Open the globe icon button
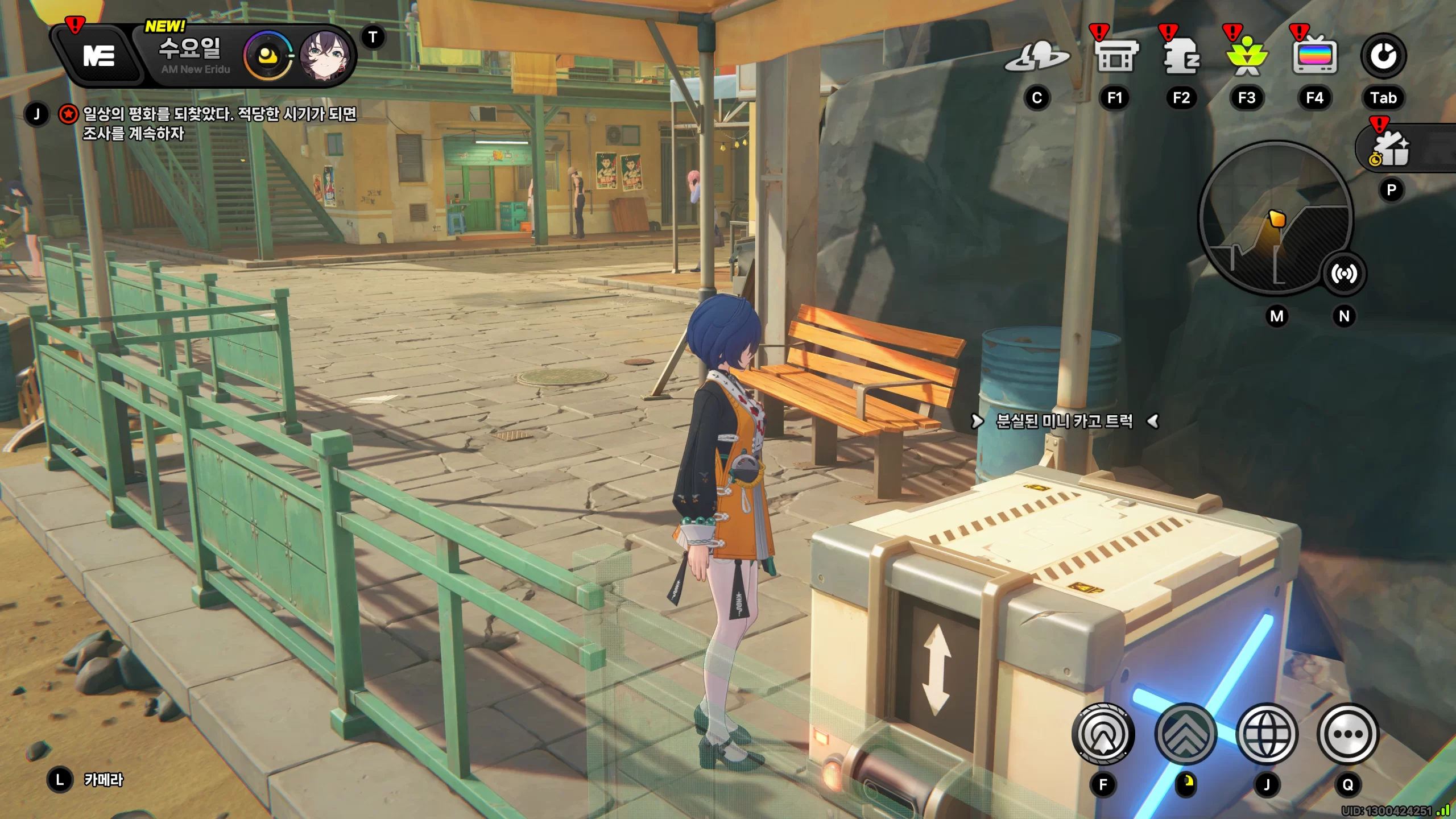Screen dimensions: 1456x819 pyautogui.click(x=1267, y=734)
